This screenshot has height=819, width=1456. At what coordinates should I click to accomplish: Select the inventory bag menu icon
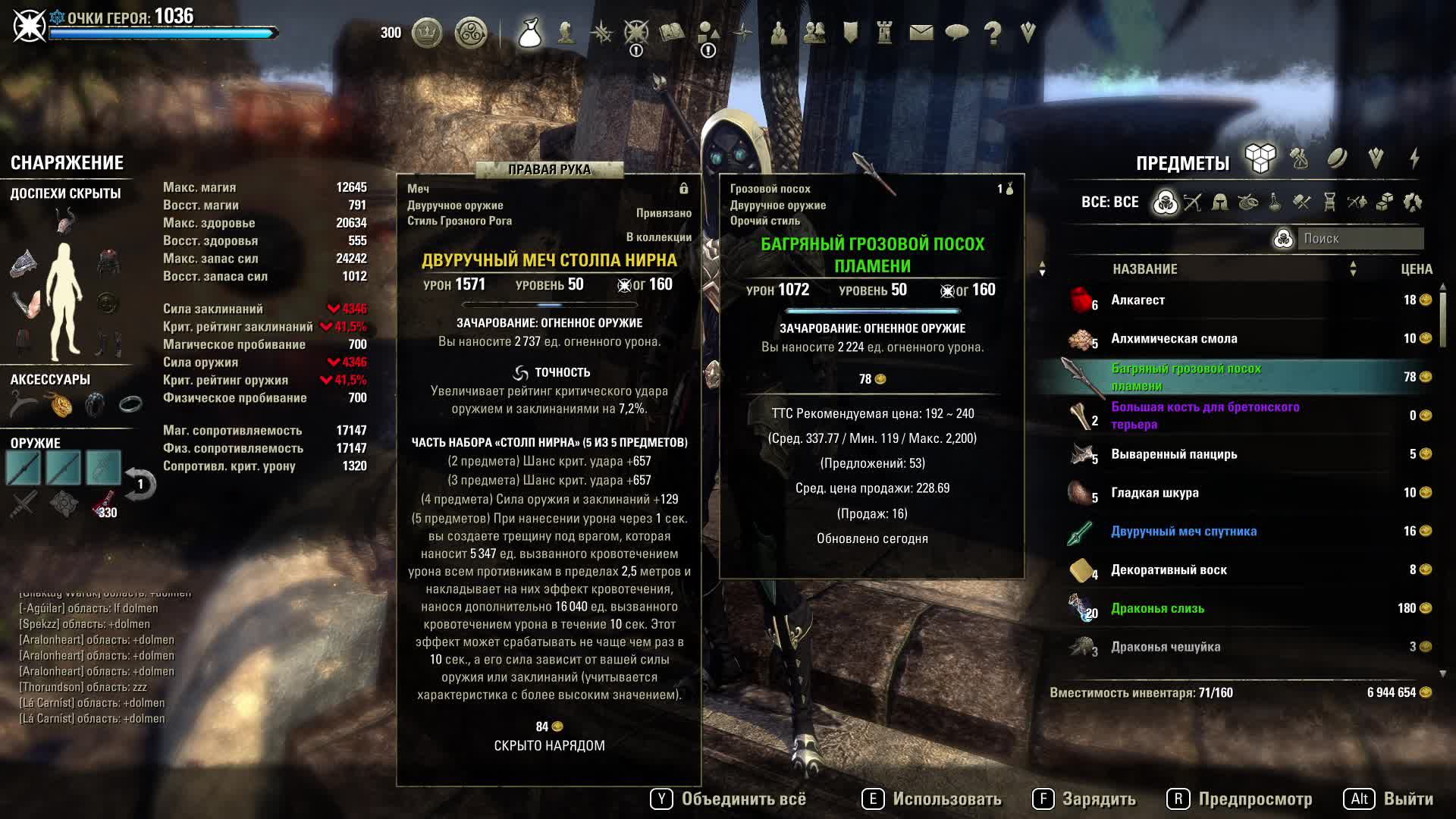529,33
